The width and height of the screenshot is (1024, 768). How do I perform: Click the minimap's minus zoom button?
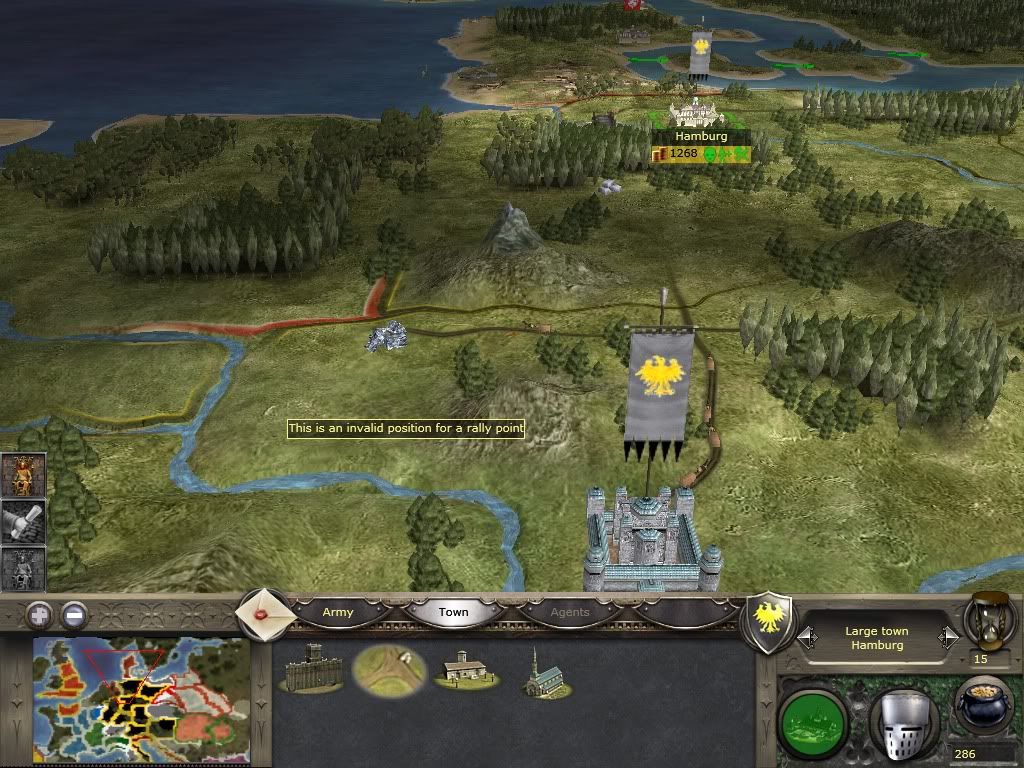(73, 614)
